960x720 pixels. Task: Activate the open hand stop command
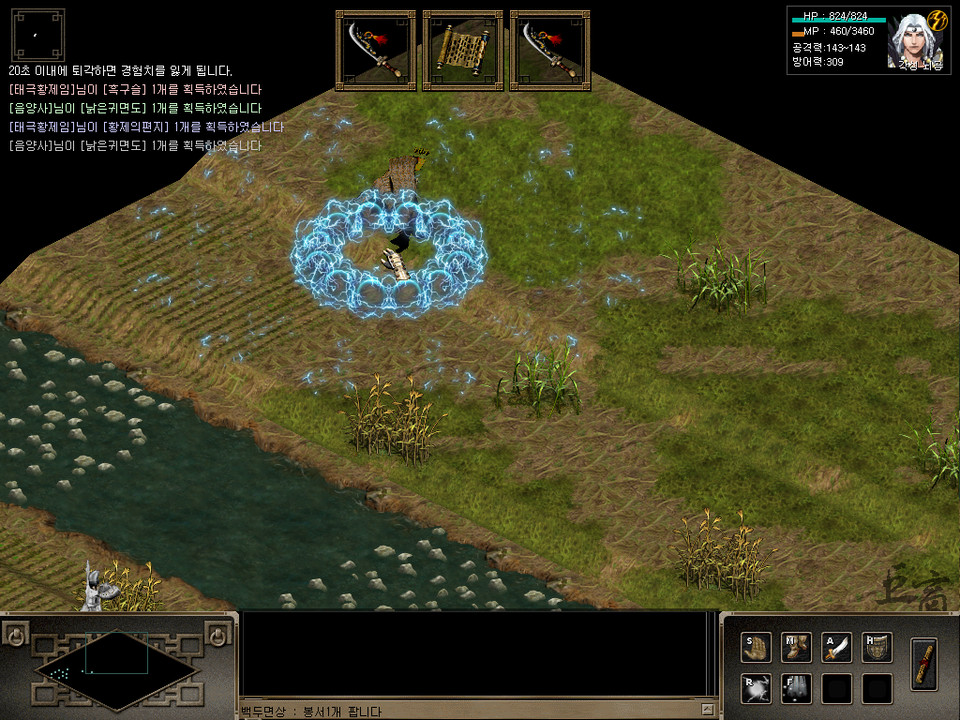click(x=756, y=648)
